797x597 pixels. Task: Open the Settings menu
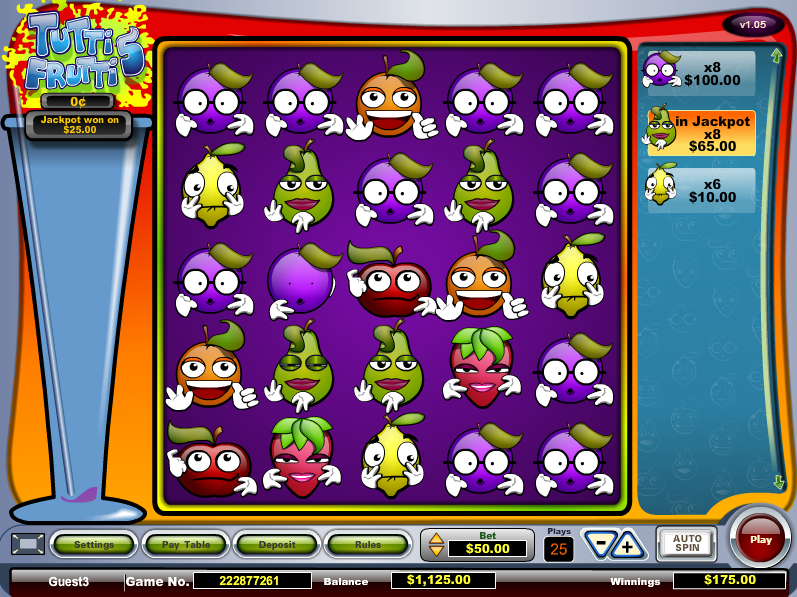(x=94, y=545)
